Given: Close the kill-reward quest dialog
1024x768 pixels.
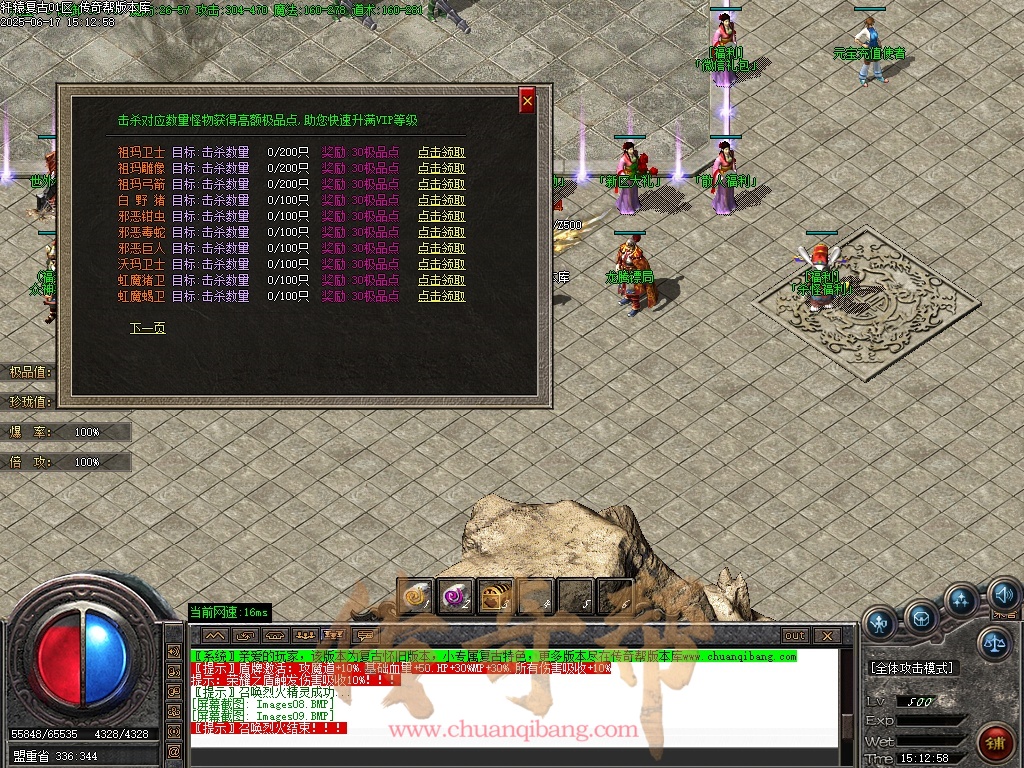Looking at the screenshot, I should coord(527,100).
